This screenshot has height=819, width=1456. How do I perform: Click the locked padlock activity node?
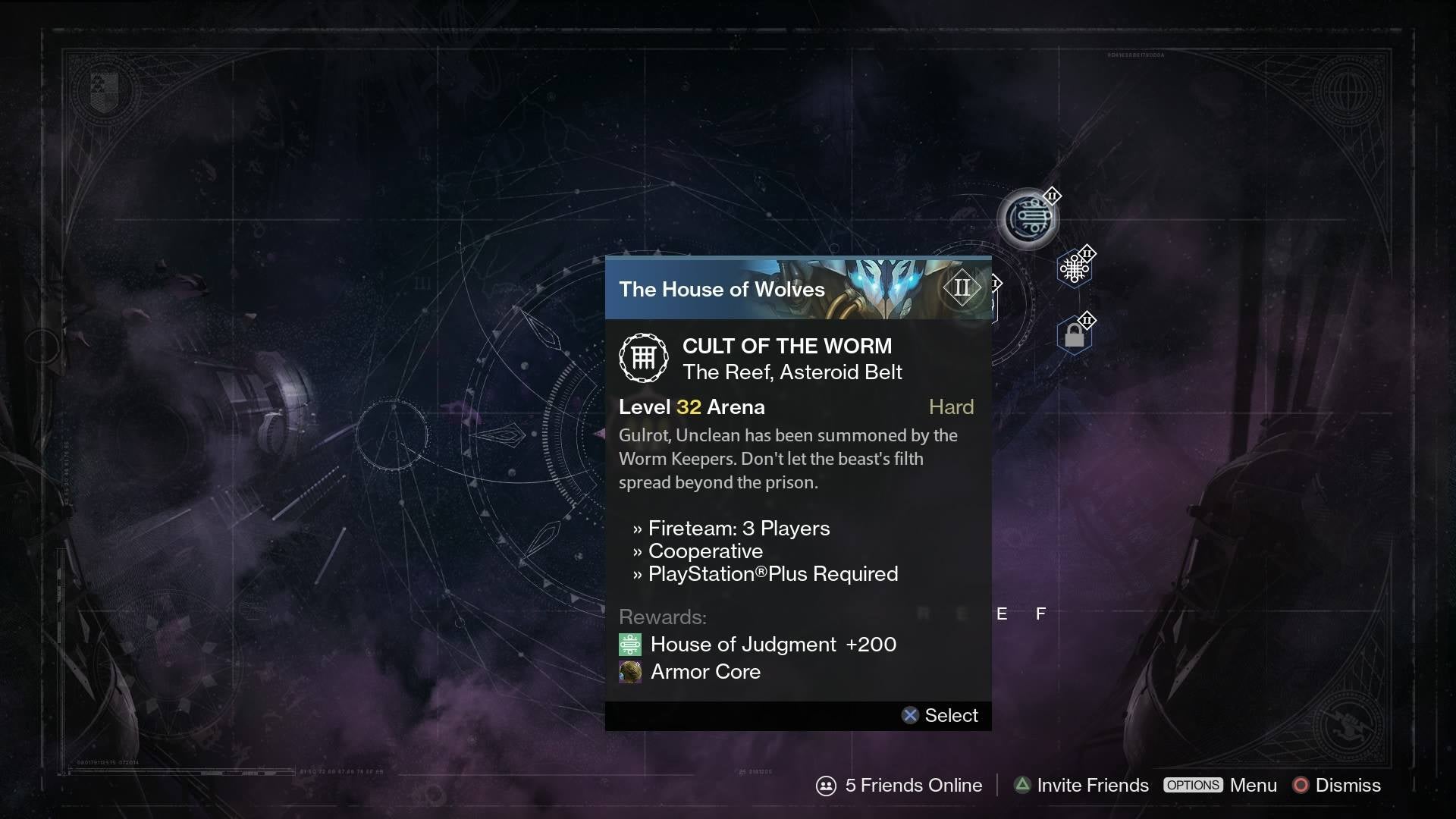[1074, 335]
